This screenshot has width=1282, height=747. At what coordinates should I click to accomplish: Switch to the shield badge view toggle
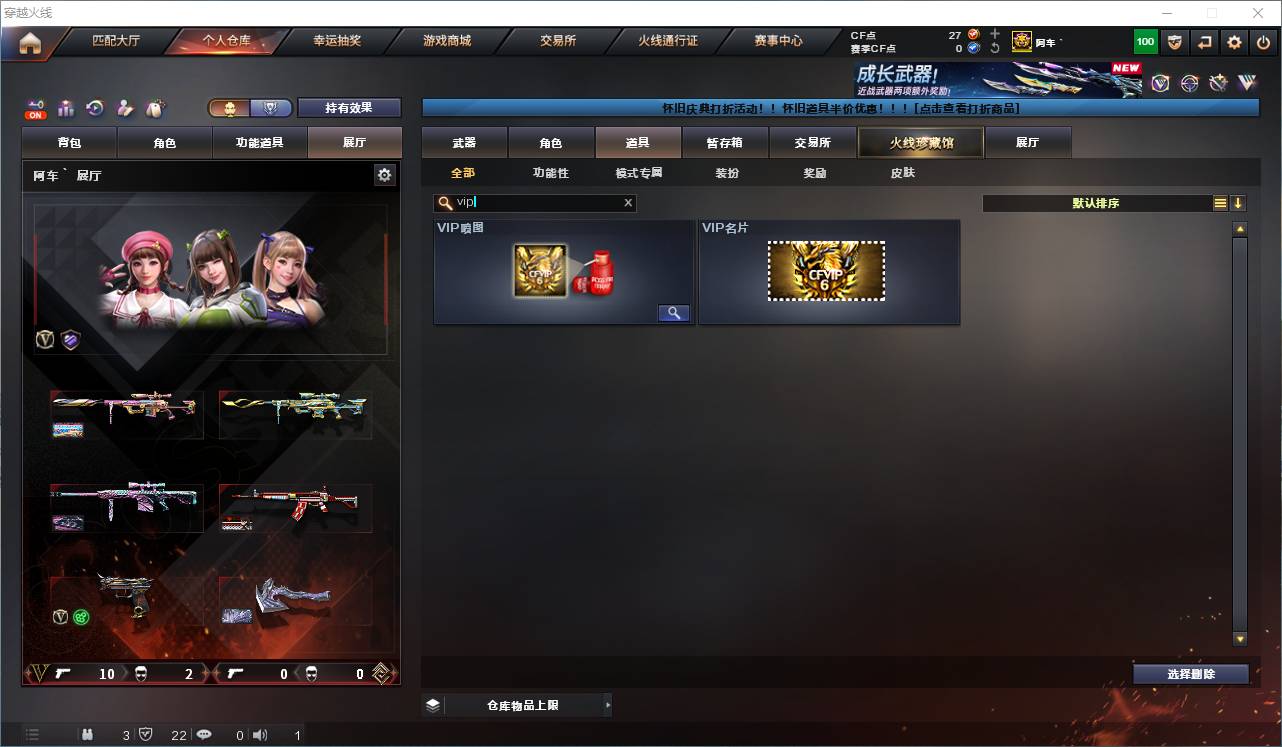pyautogui.click(x=270, y=106)
